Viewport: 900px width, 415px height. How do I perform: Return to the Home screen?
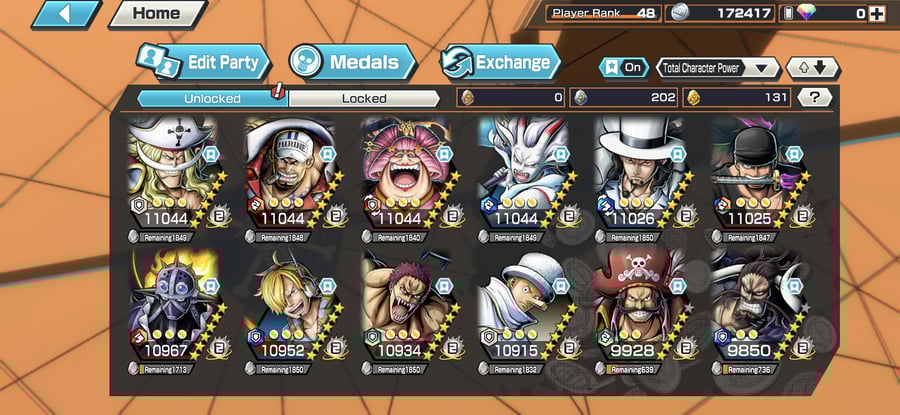point(156,14)
